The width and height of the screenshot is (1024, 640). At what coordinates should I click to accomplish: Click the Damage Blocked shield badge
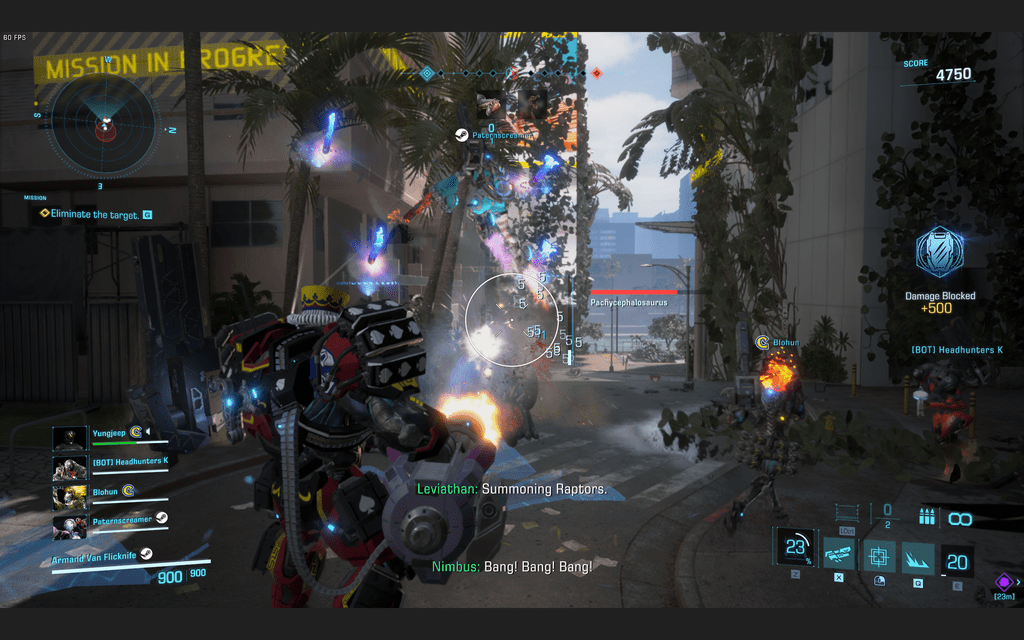pos(939,254)
